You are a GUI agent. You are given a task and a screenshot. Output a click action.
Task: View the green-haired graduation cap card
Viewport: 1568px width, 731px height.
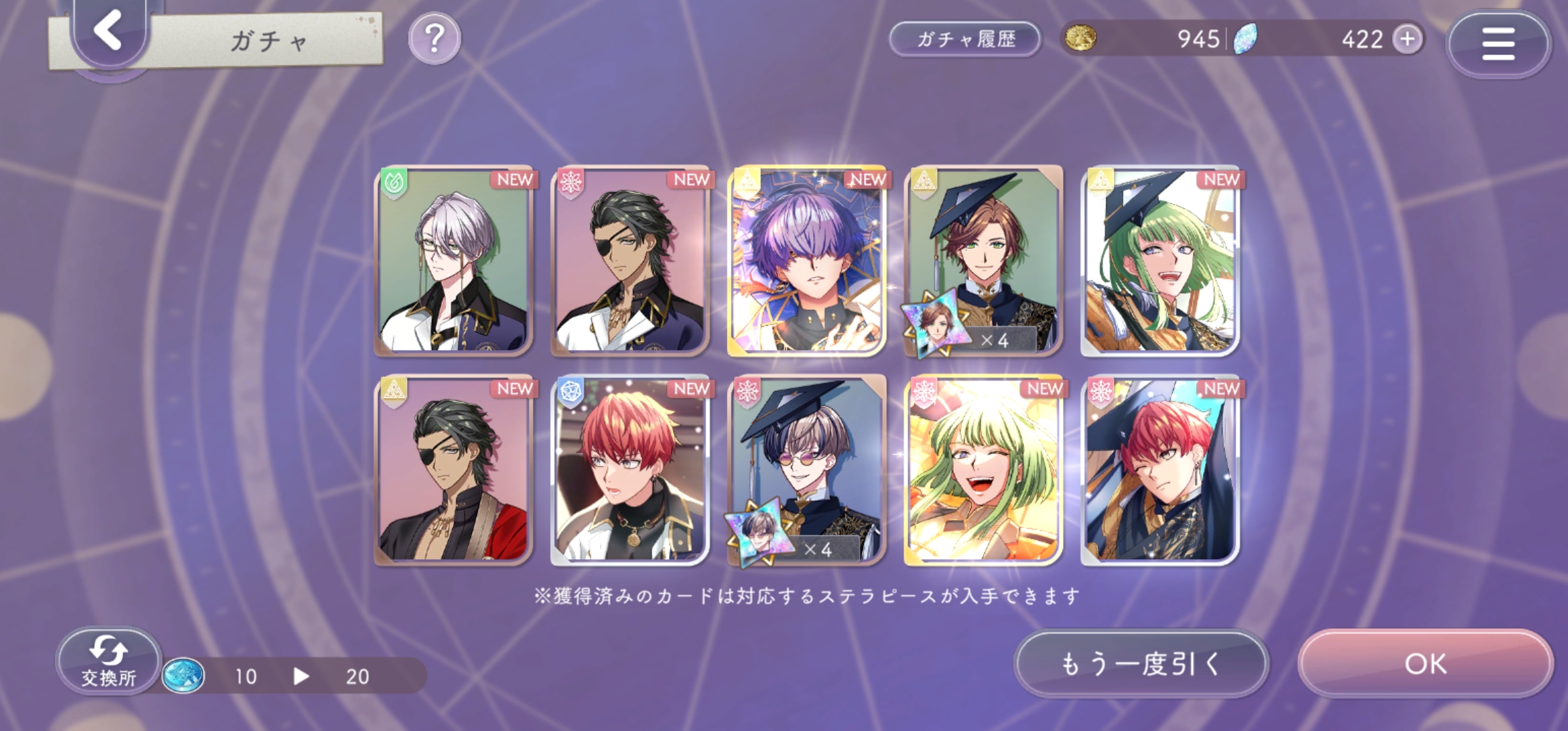click(x=1160, y=261)
